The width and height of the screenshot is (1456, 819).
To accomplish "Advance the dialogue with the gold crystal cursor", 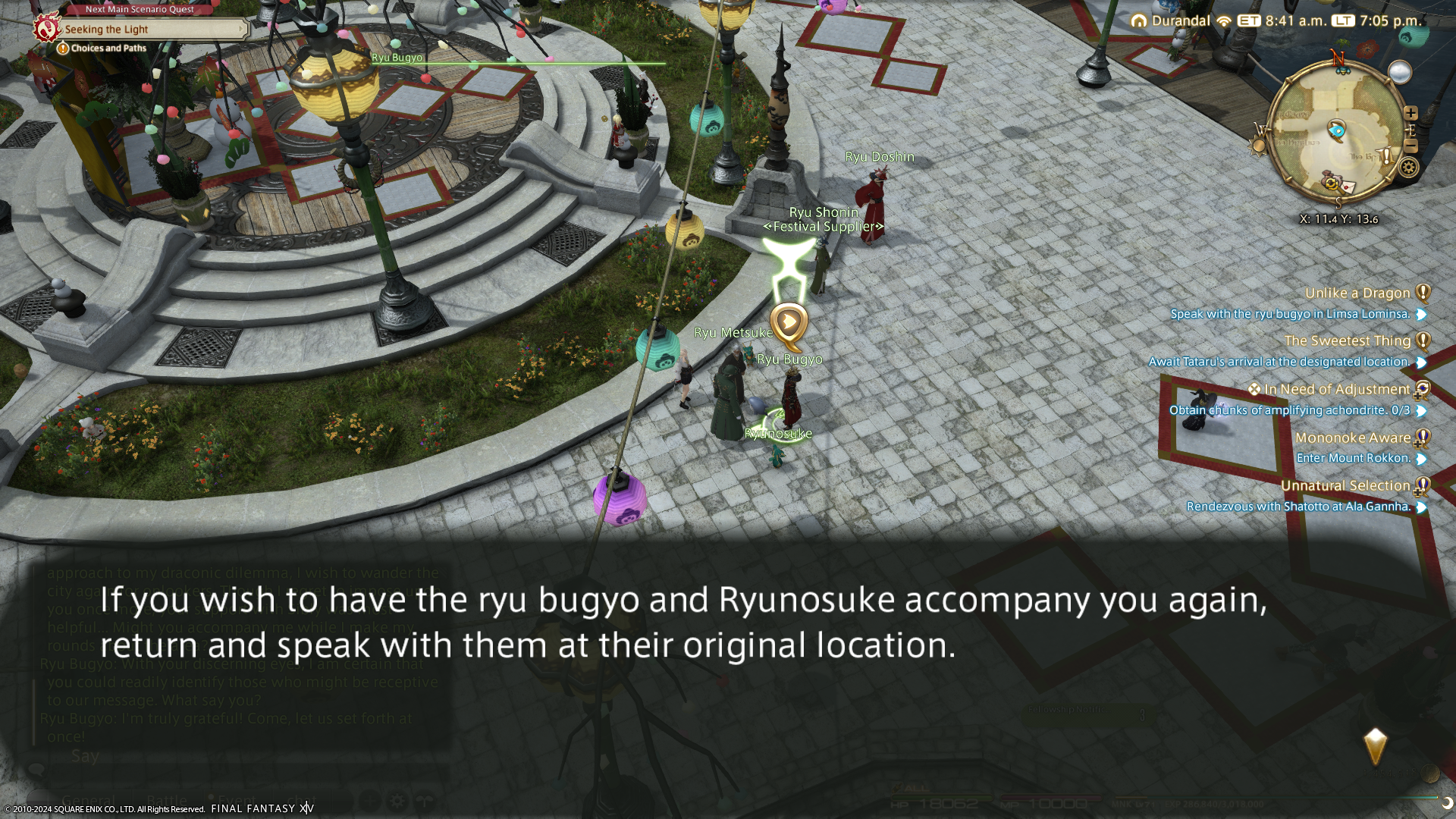I will tap(1375, 747).
